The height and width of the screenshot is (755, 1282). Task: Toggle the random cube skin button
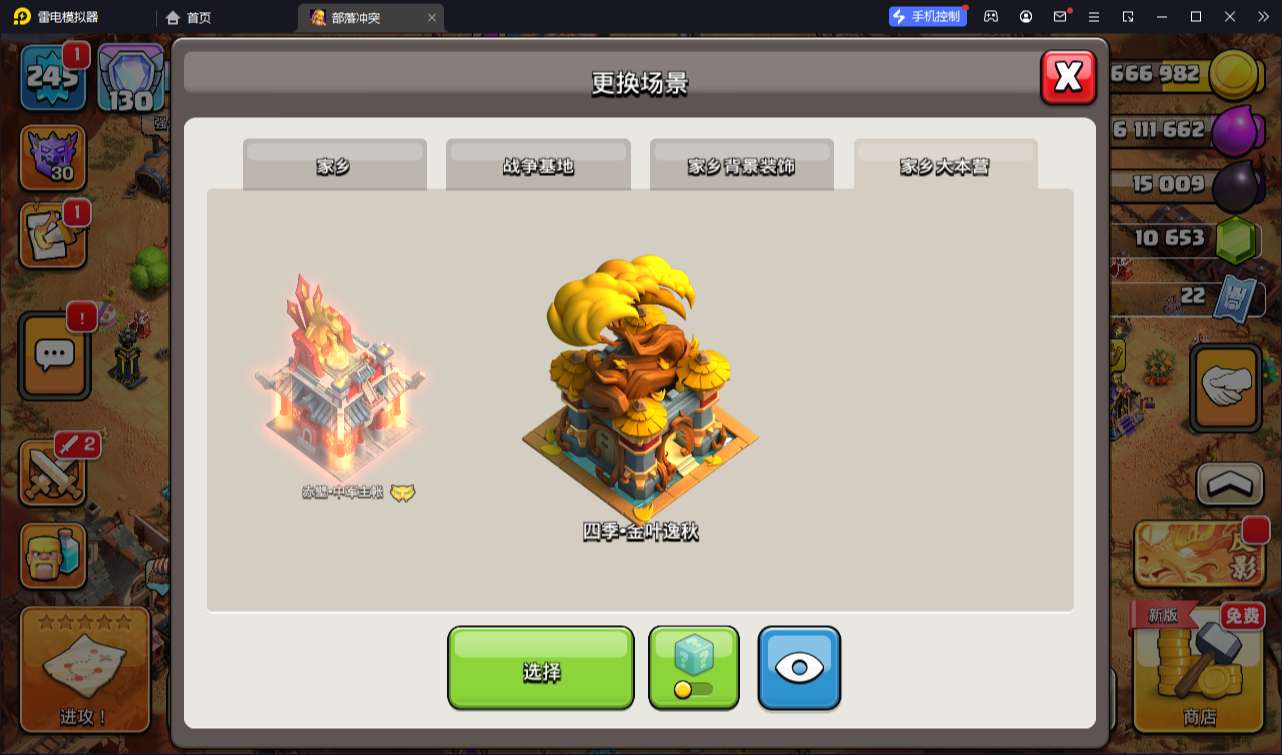tap(694, 668)
